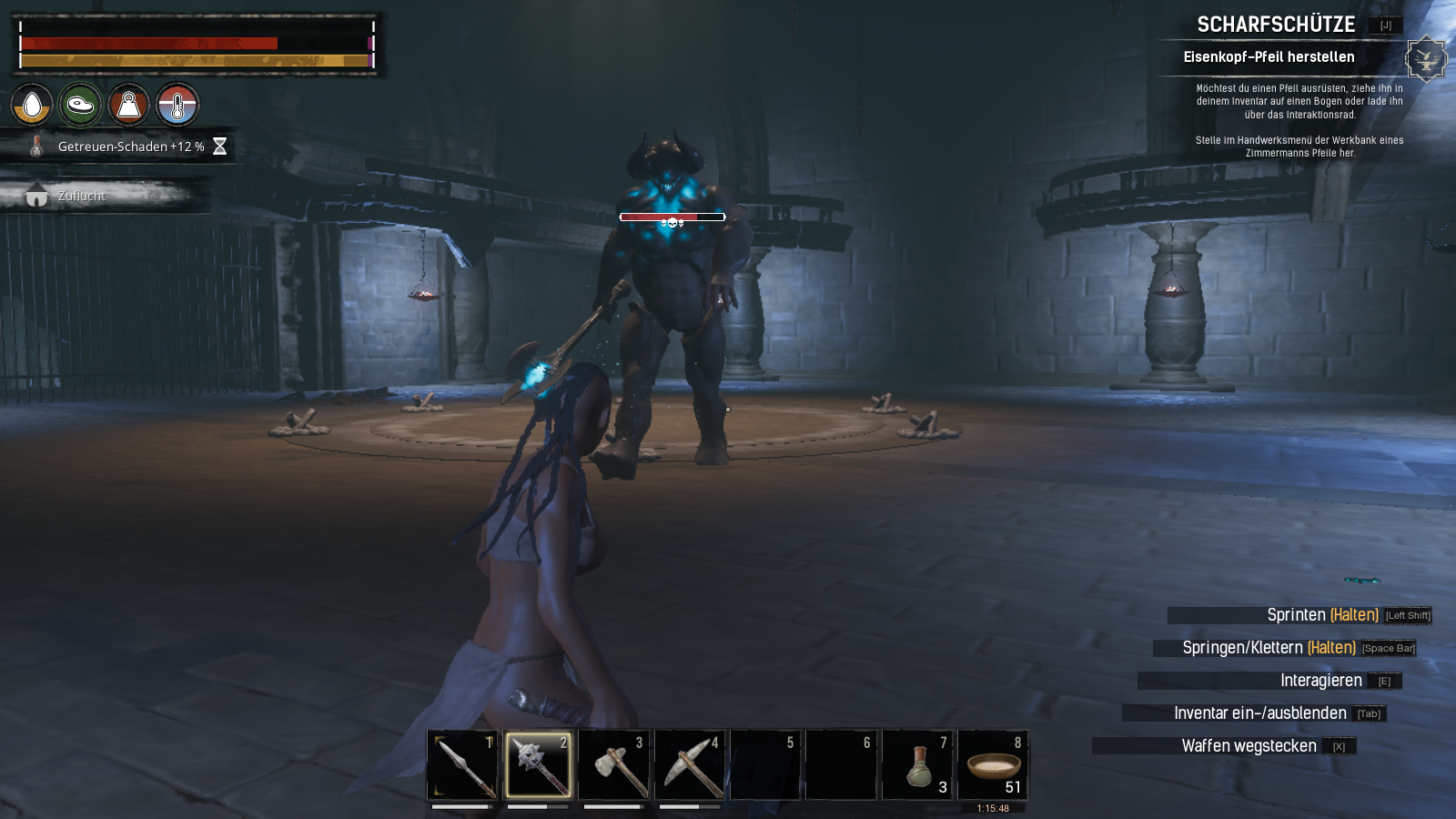This screenshot has width=1456, height=819.
Task: Click the meat hunger status icon
Action: point(80,105)
